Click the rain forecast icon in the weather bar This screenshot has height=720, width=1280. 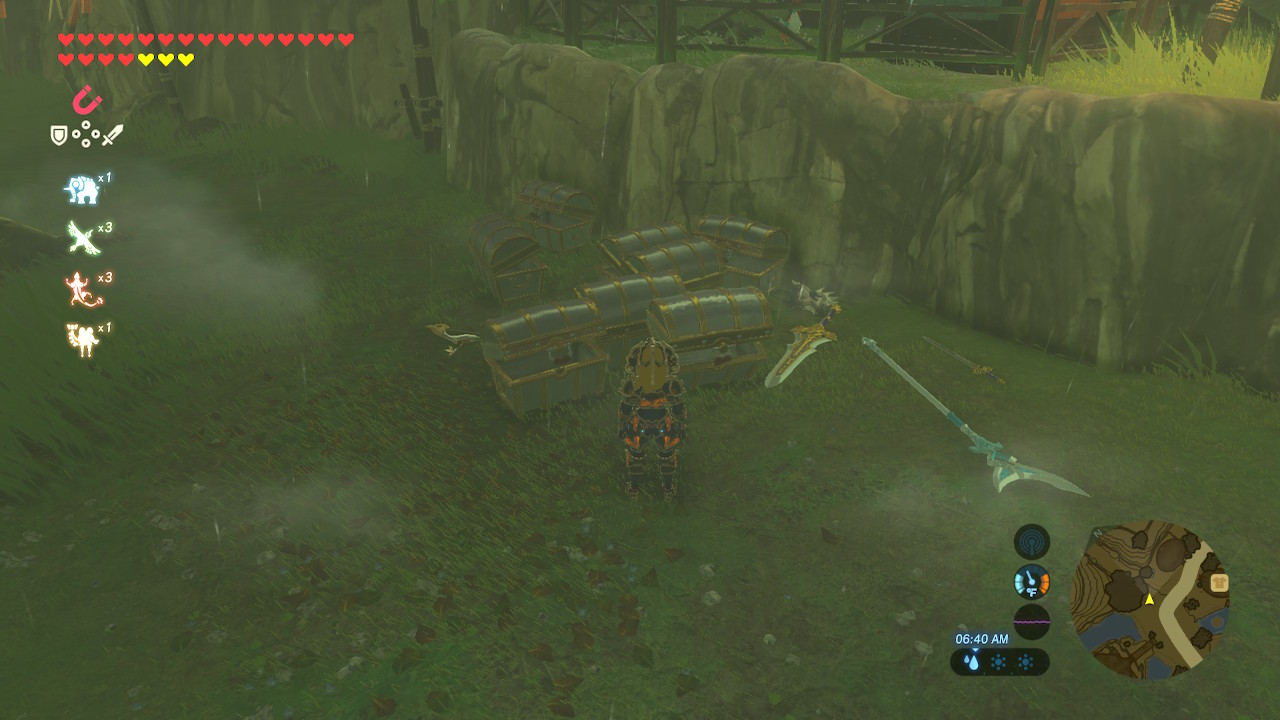[x=972, y=662]
